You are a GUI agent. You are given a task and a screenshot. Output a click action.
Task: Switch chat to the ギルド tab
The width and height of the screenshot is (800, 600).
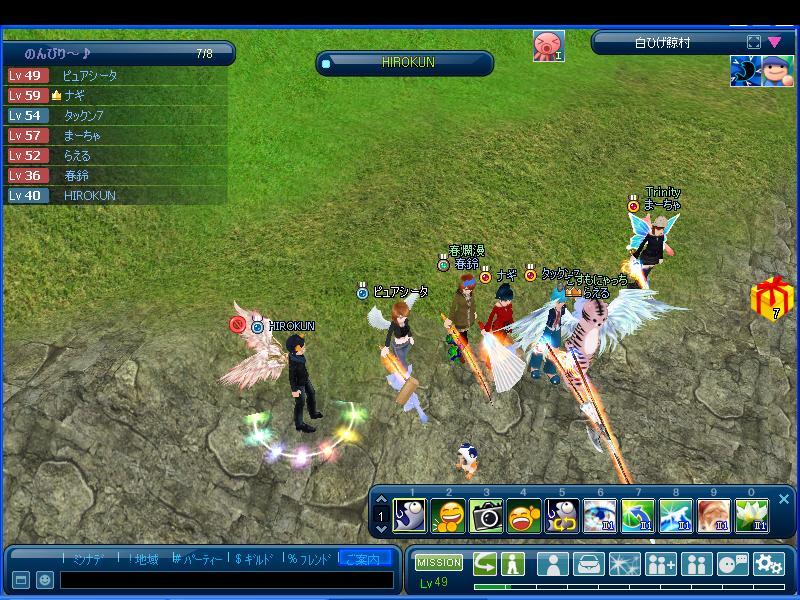point(255,559)
